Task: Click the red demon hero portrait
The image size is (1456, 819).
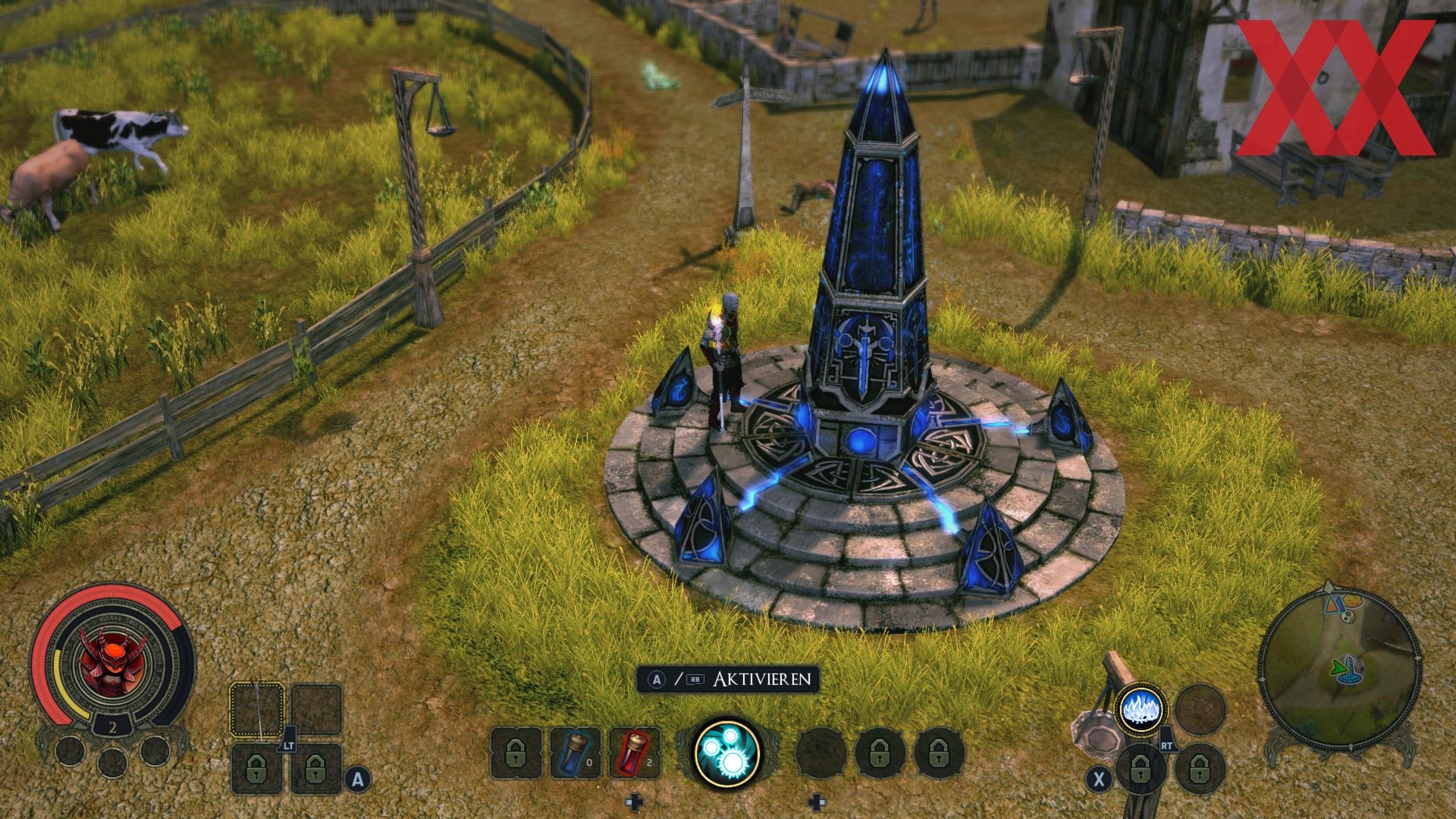Action: pyautogui.click(x=112, y=660)
